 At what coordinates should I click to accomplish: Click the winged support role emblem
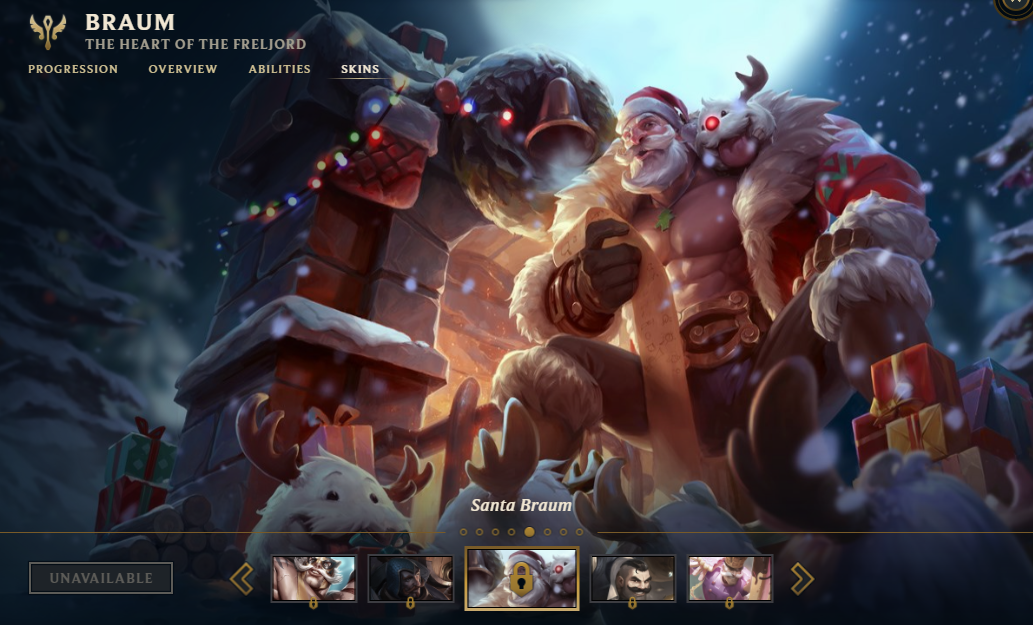coord(48,31)
